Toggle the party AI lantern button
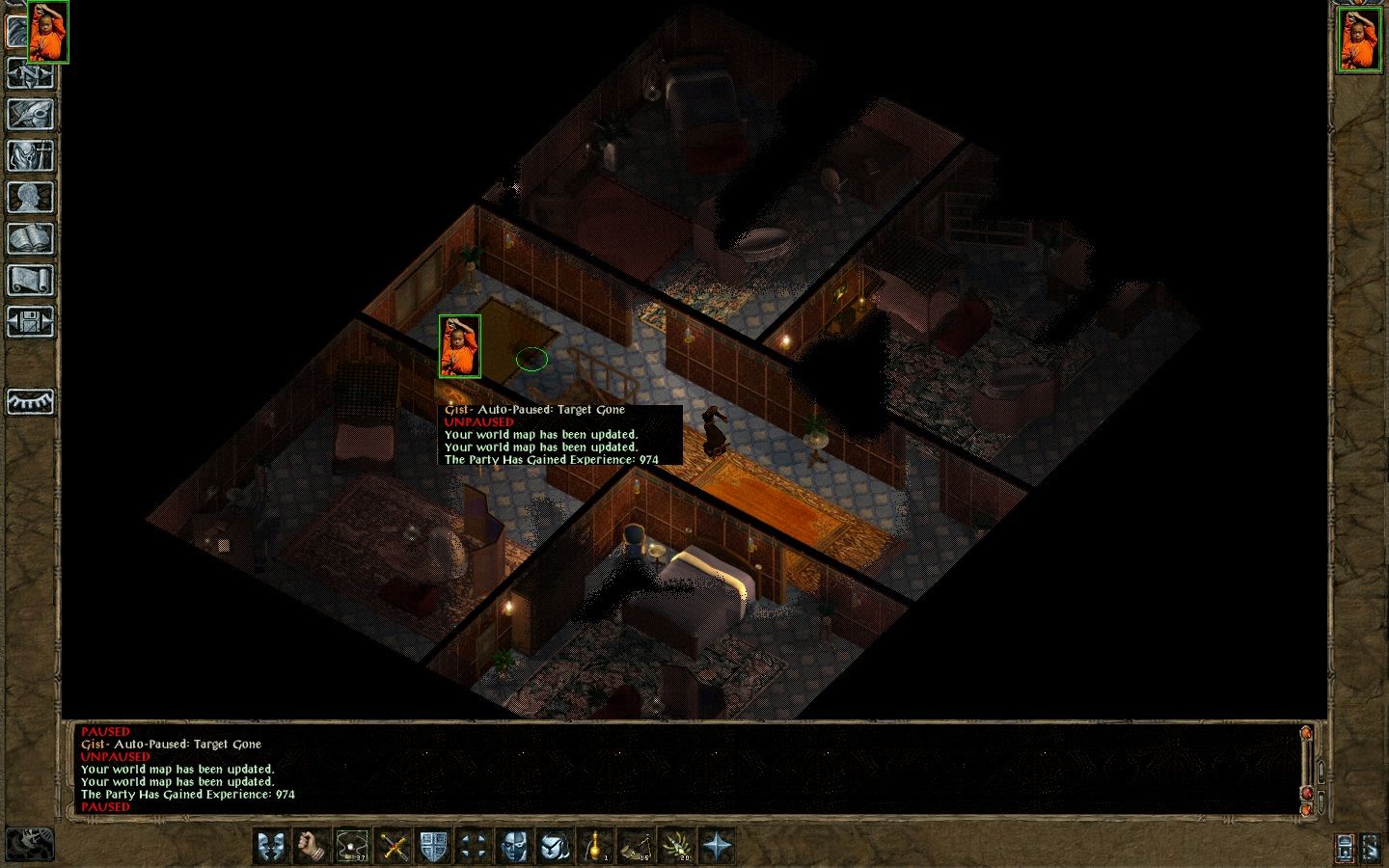1389x868 pixels. pos(1345,848)
